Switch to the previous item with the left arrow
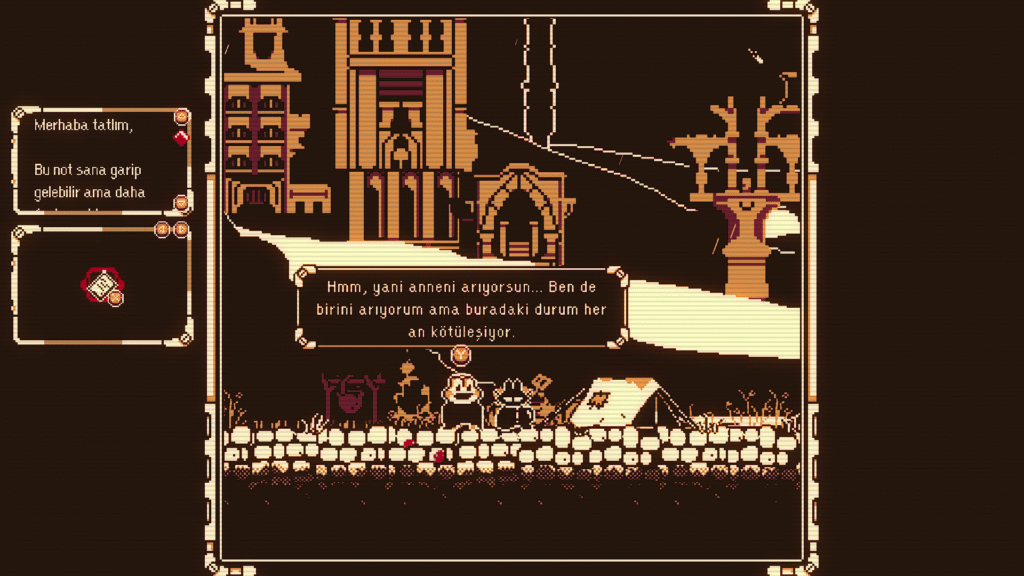The image size is (1024, 576). tap(161, 230)
